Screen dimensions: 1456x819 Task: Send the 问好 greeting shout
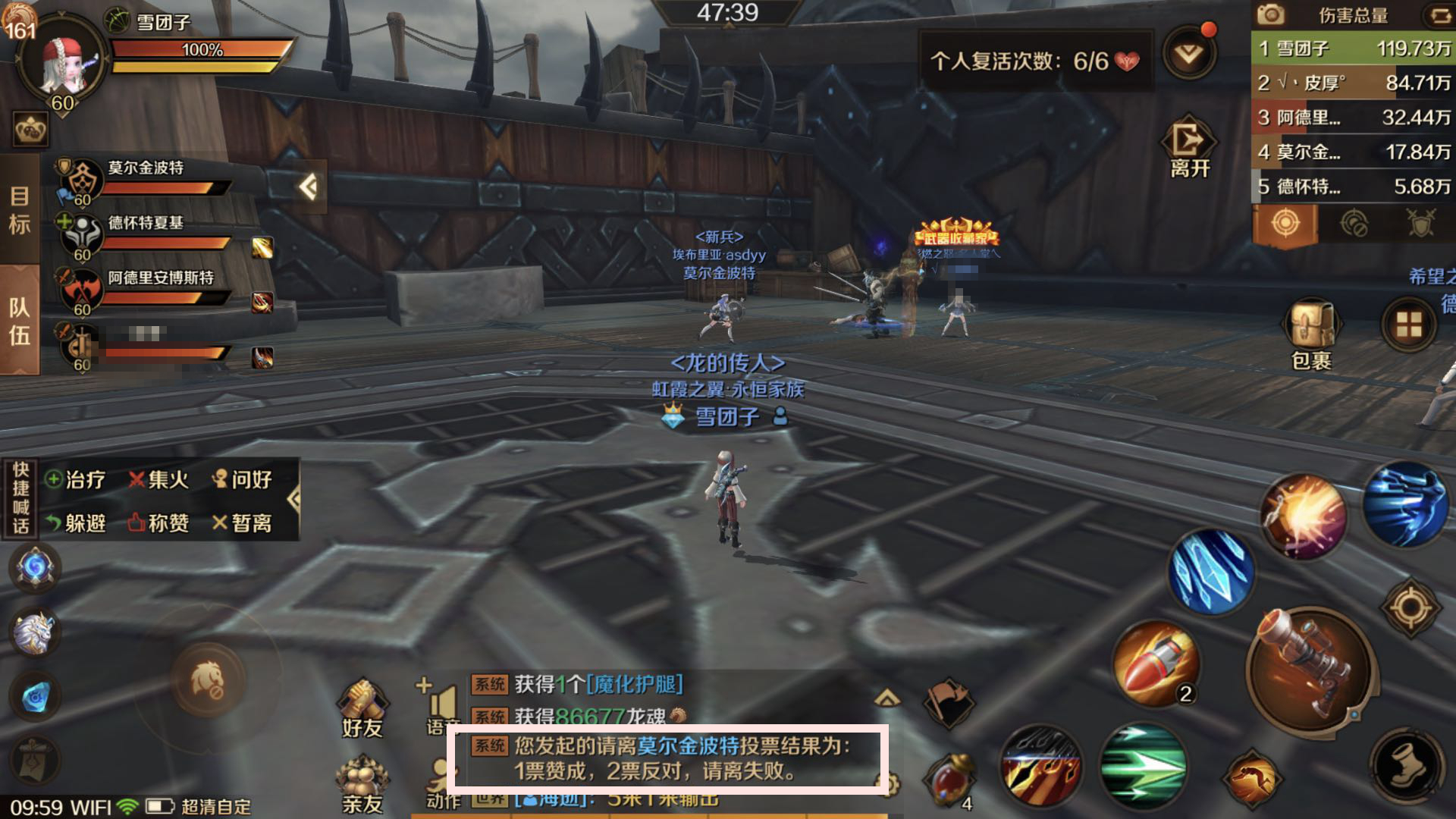click(243, 480)
